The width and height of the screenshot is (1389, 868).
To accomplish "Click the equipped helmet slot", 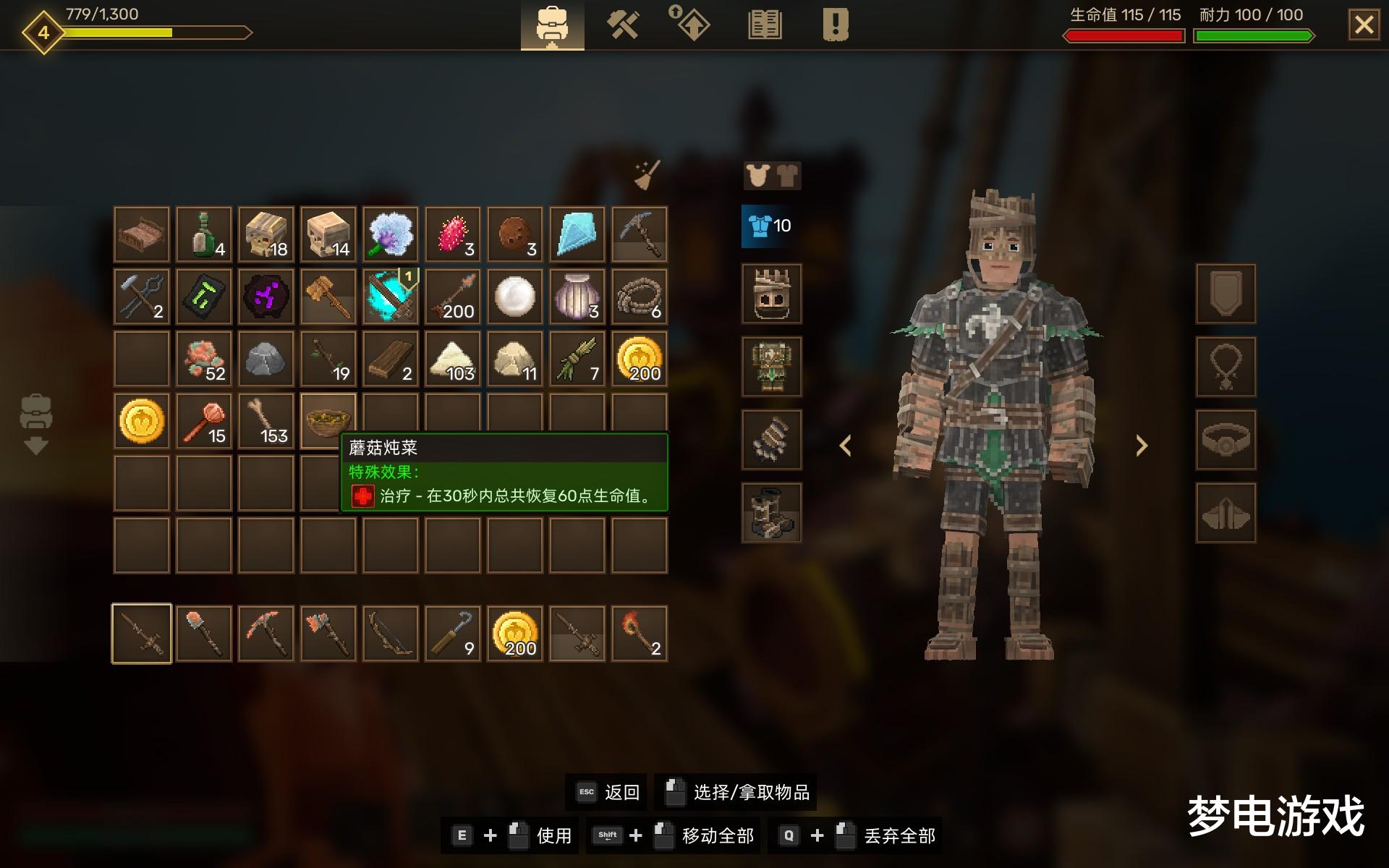I will (x=771, y=293).
